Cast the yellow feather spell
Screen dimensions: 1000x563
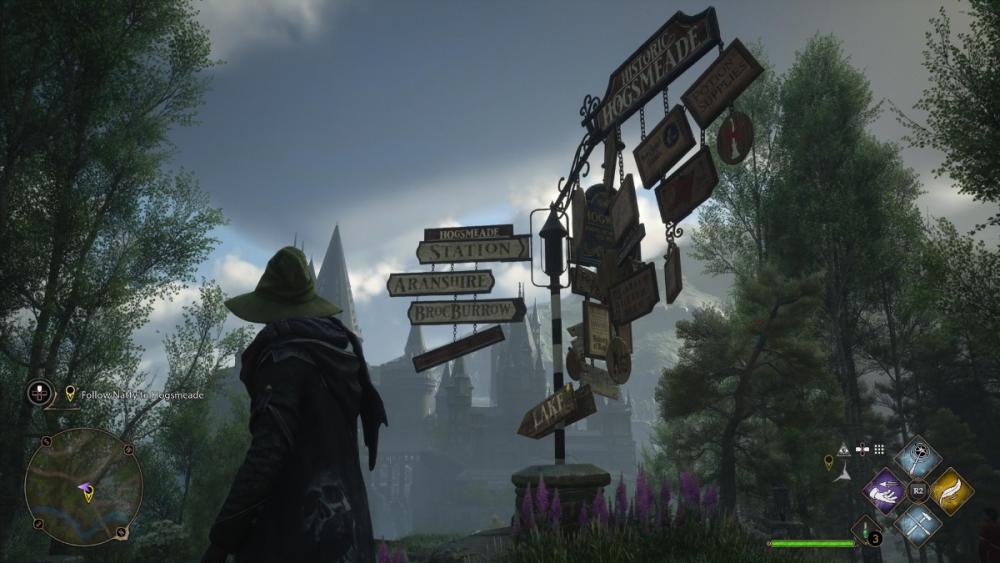(952, 491)
